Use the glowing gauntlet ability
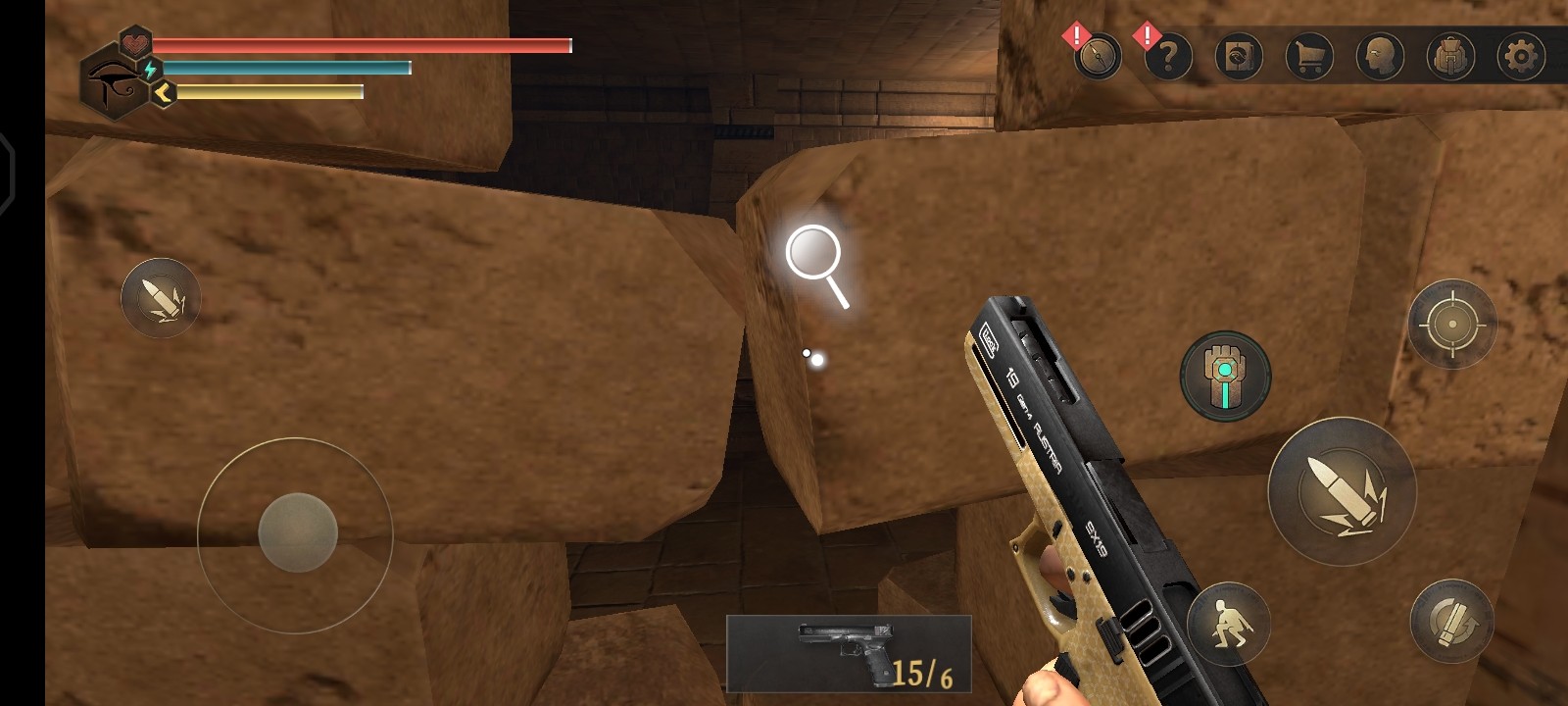Screen dimensions: 1568x706 tap(1225, 376)
